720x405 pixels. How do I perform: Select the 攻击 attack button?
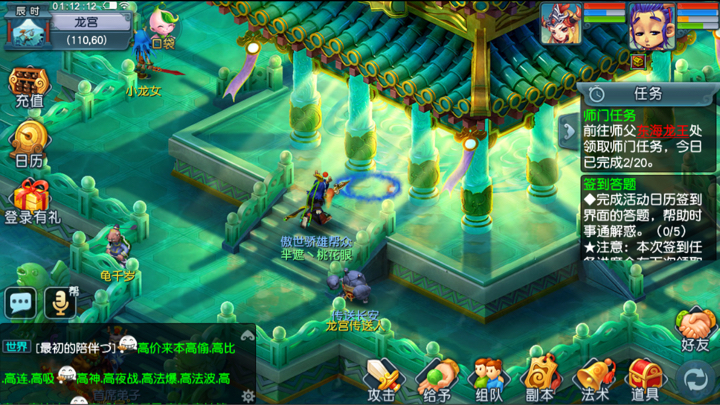coord(382,378)
